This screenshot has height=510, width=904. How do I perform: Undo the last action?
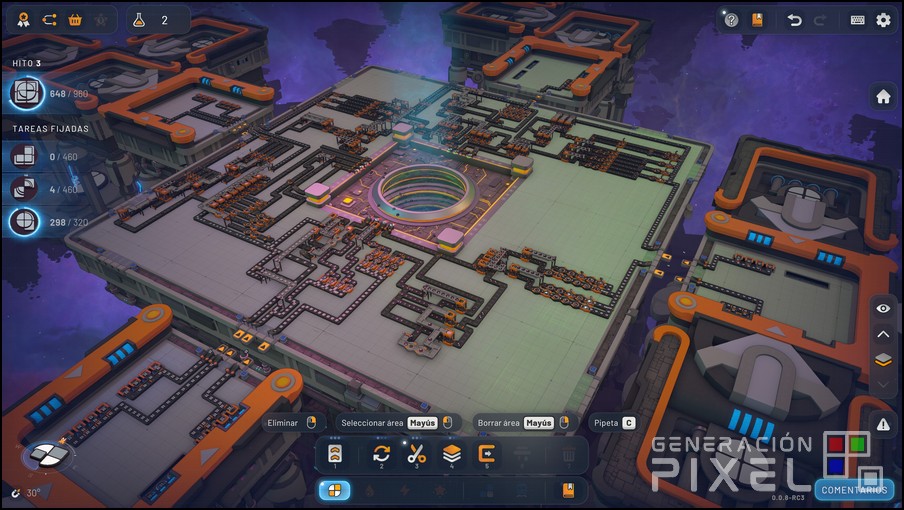(x=794, y=20)
